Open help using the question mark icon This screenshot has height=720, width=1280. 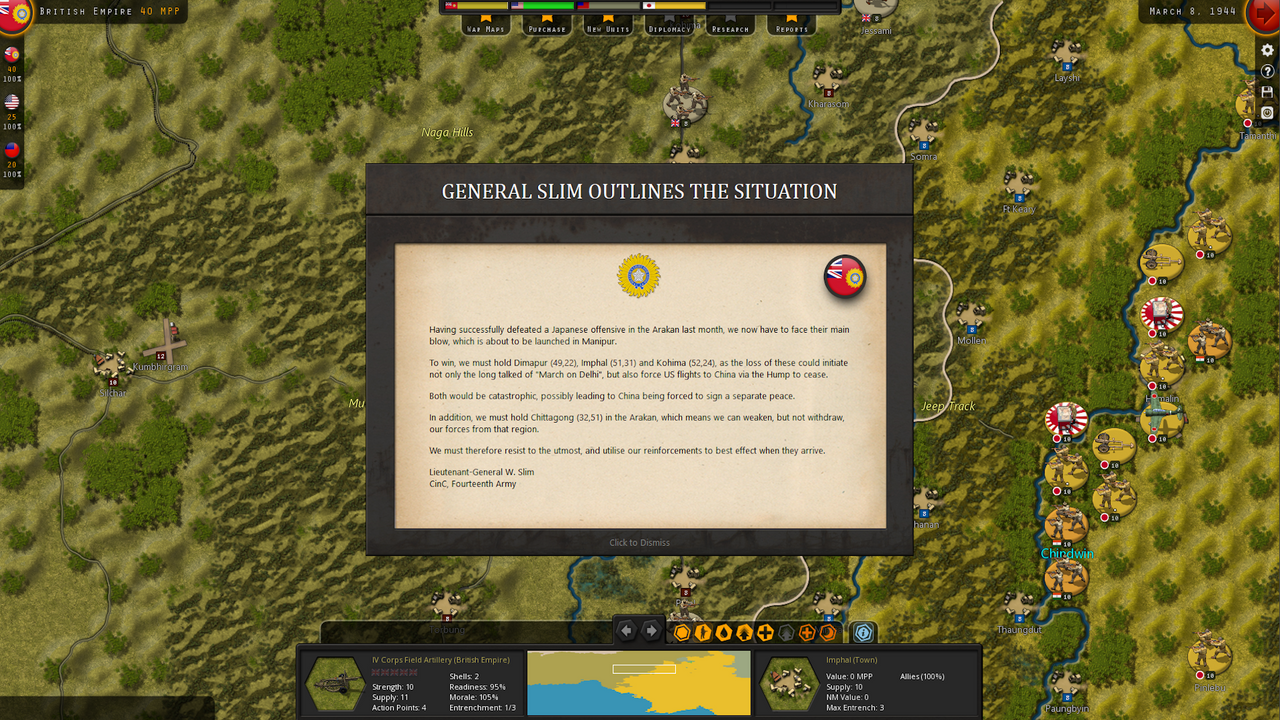[1266, 70]
